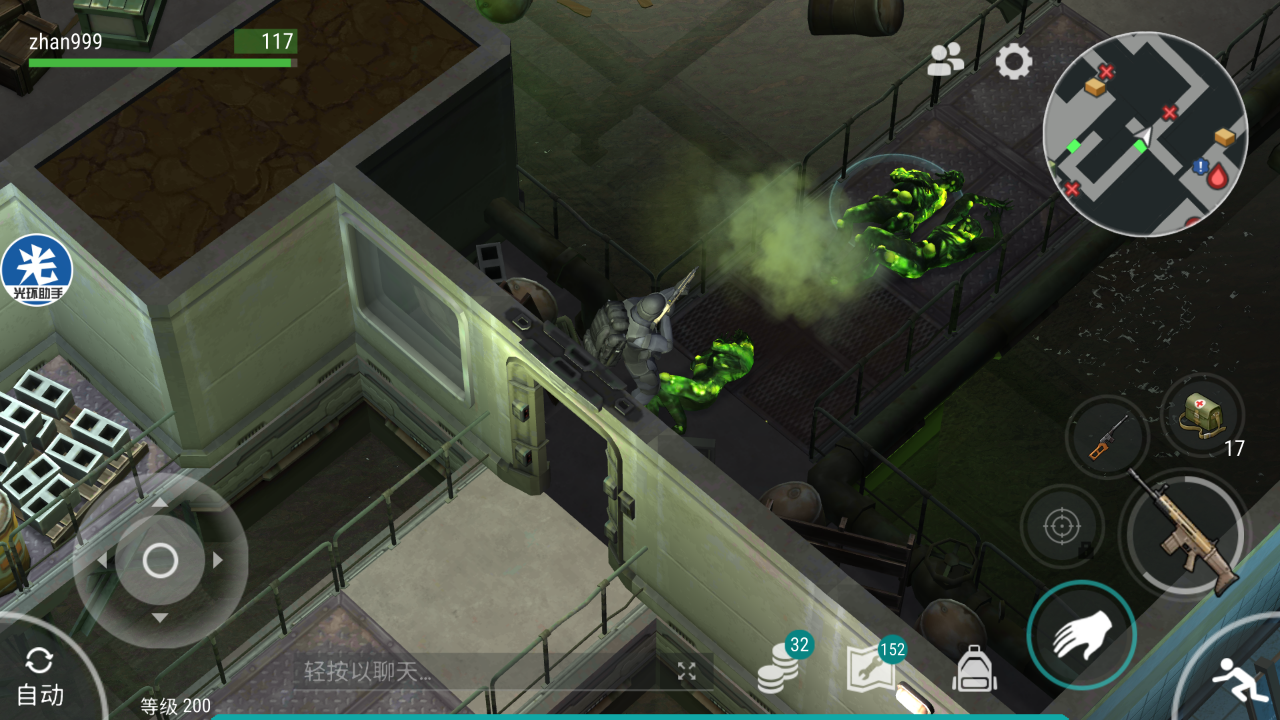Use the first aid kit item
Viewport: 1280px width, 720px height.
pos(1202,415)
